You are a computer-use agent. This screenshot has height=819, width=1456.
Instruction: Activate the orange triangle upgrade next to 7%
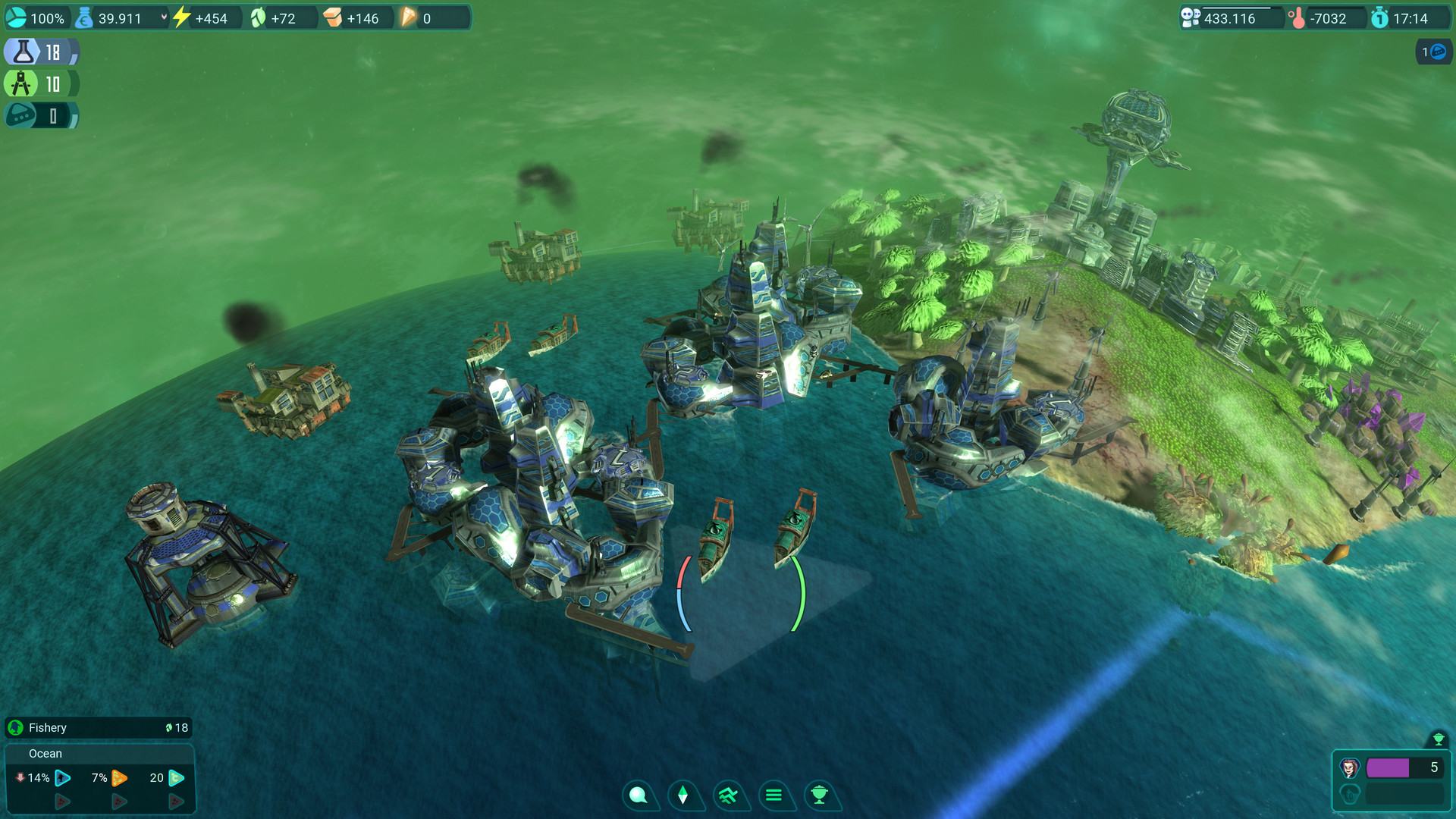(119, 778)
